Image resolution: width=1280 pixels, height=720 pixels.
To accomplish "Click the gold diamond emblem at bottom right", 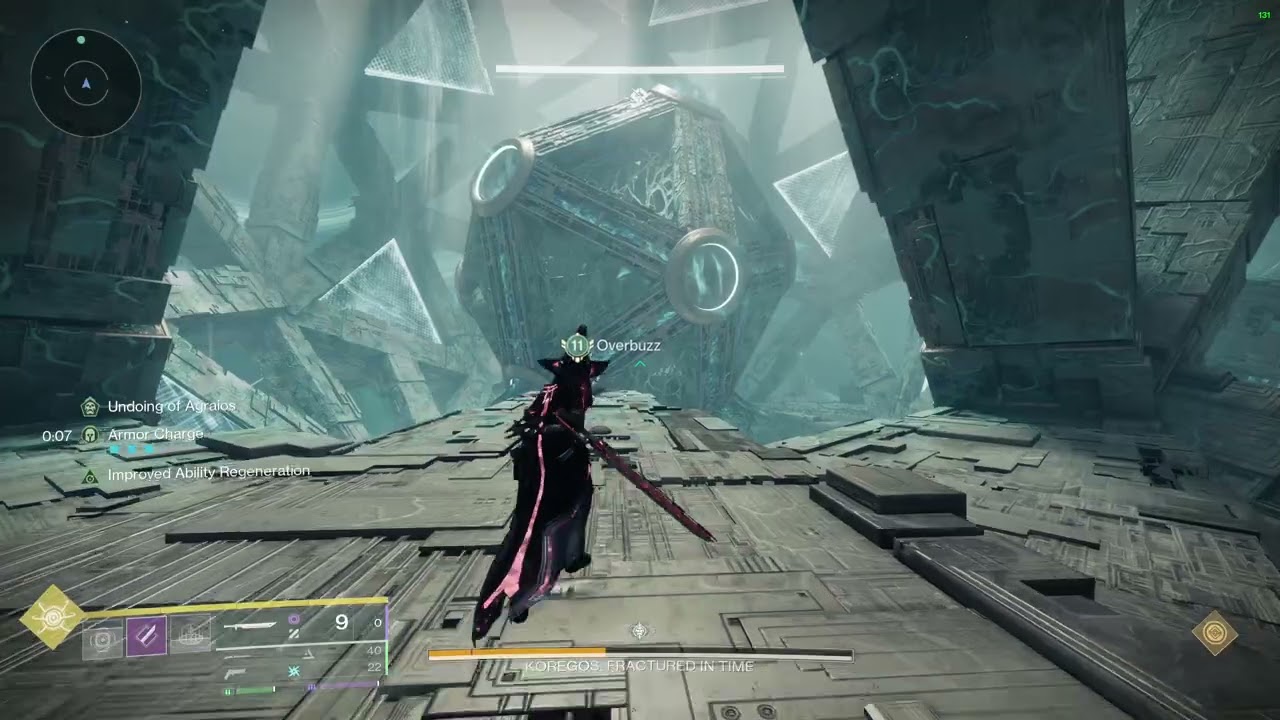I will (1215, 633).
